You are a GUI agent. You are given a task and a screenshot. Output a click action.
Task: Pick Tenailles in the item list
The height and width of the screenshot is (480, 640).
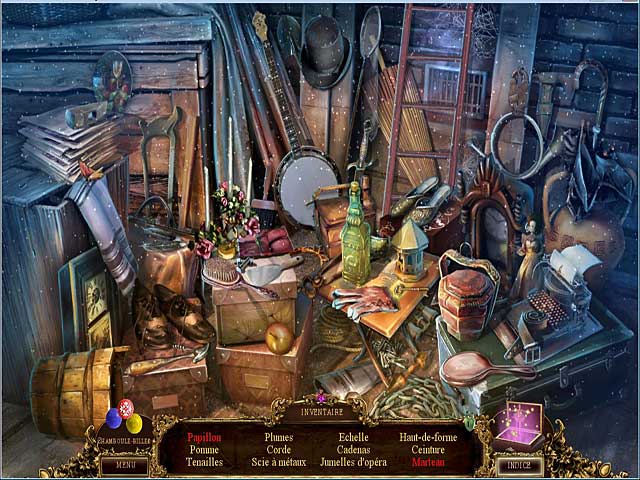pos(204,461)
